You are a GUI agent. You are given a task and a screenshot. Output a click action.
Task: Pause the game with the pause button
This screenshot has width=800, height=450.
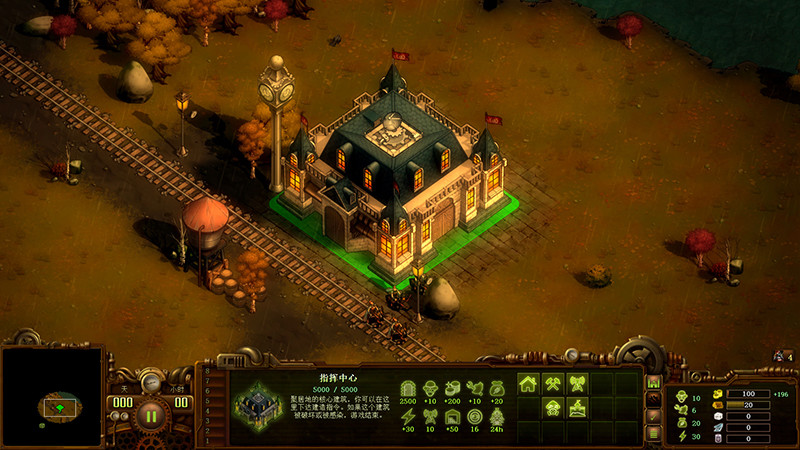[152, 413]
